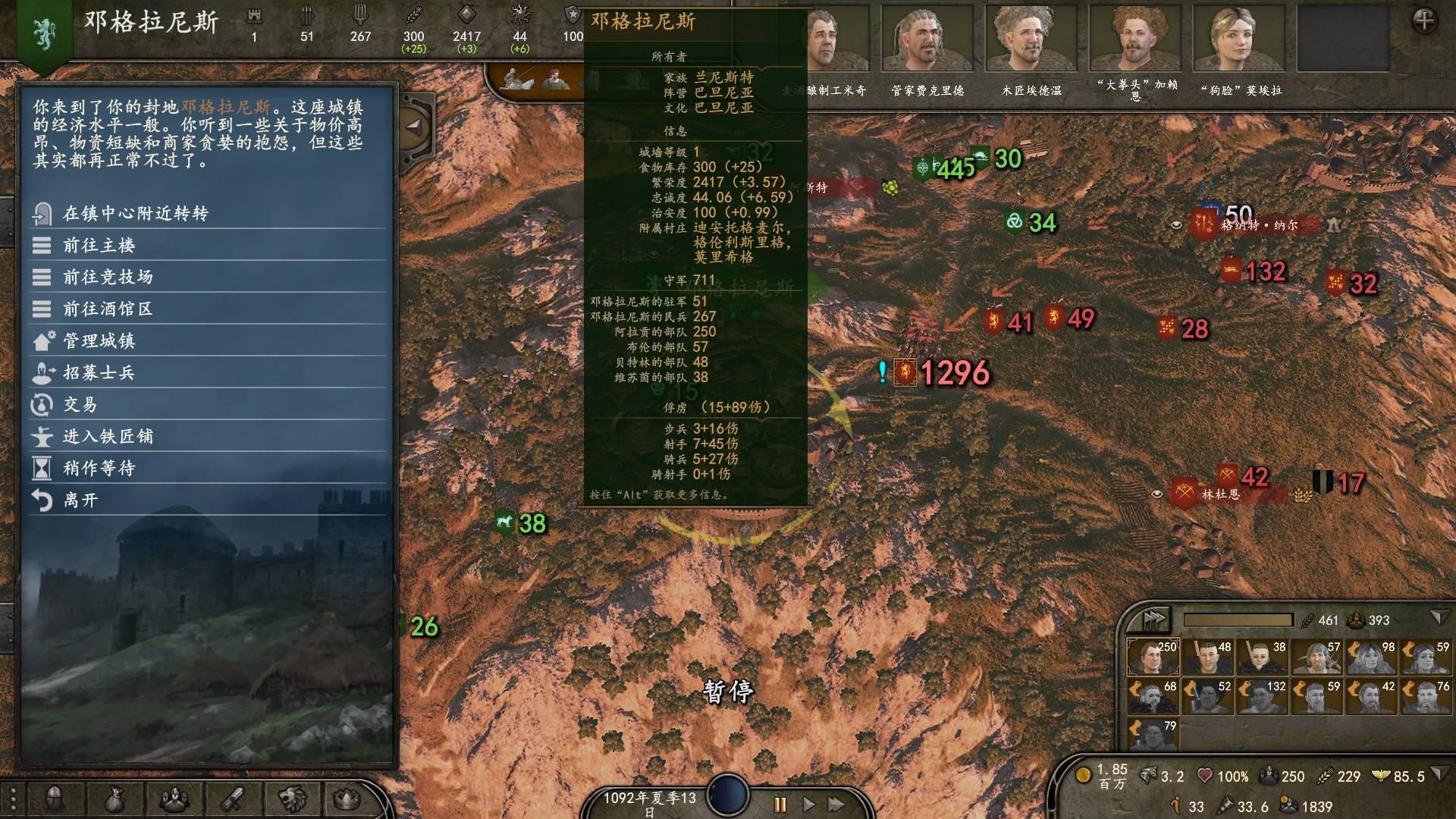
Task: Open the inventory bag icon
Action: (112, 798)
